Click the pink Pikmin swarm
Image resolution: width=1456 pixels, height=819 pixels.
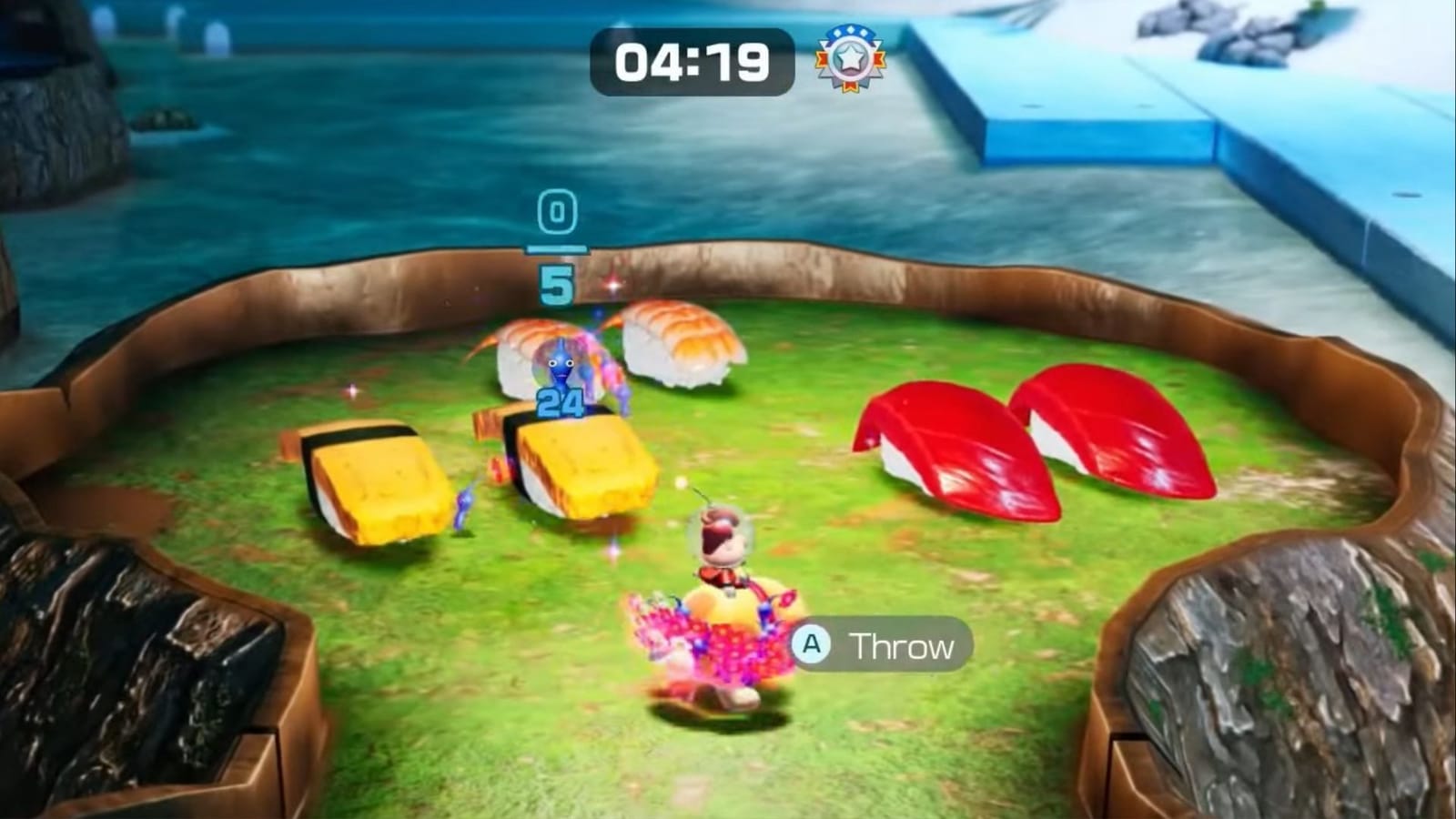tap(710, 637)
